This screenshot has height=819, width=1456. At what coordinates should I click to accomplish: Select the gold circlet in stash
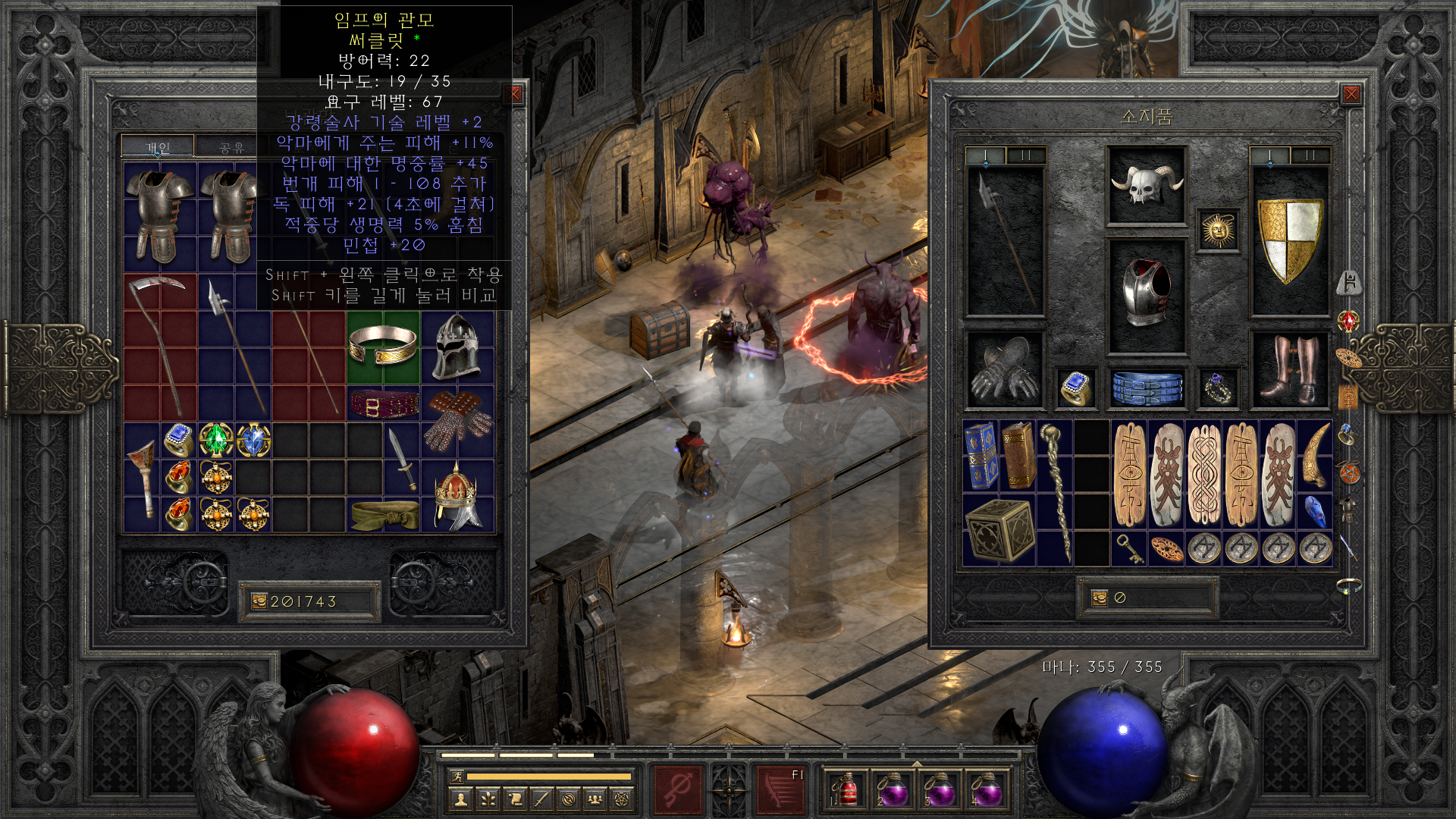pyautogui.click(x=383, y=346)
